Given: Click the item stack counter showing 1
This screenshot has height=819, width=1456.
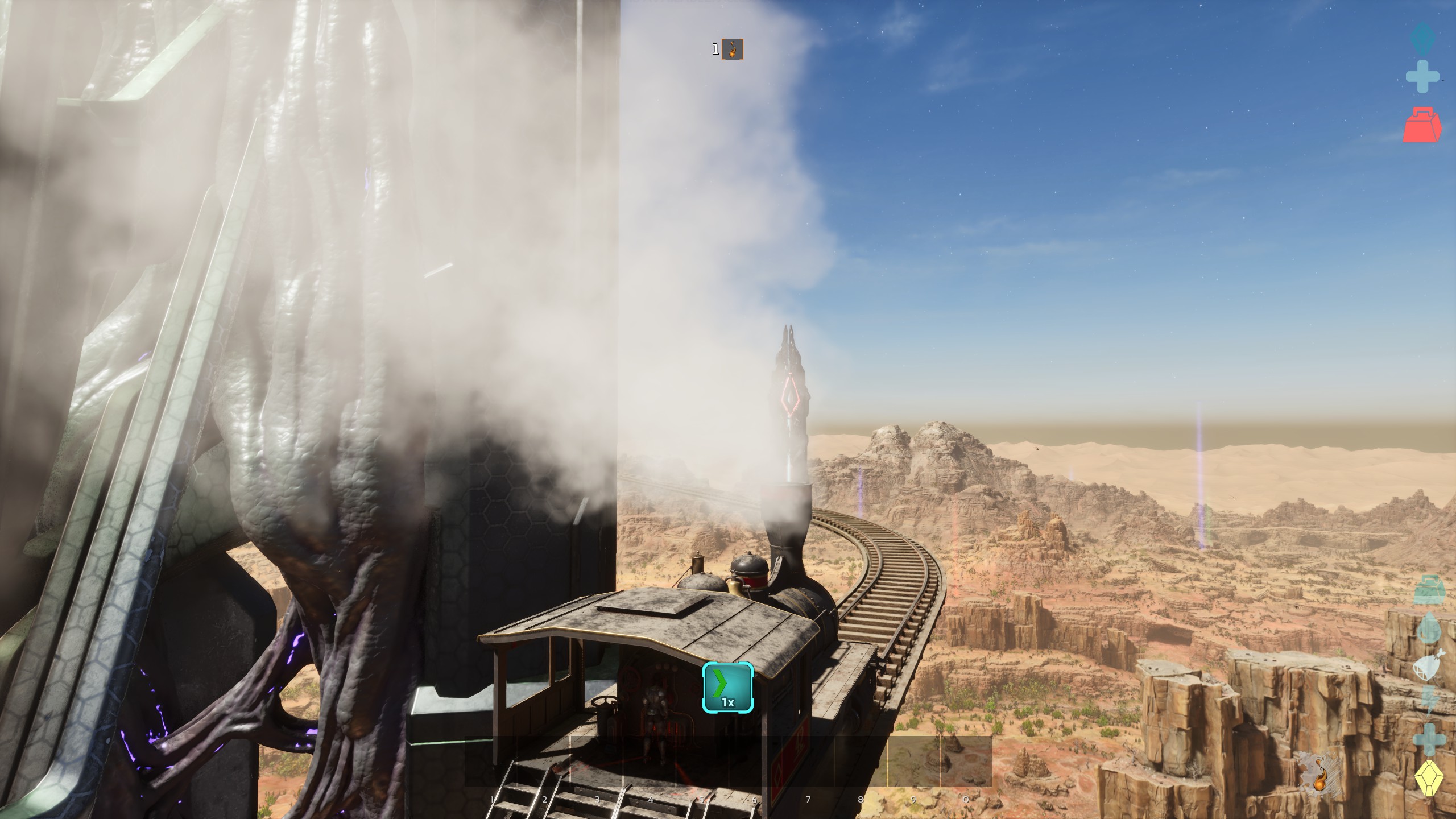Looking at the screenshot, I should point(715,48).
